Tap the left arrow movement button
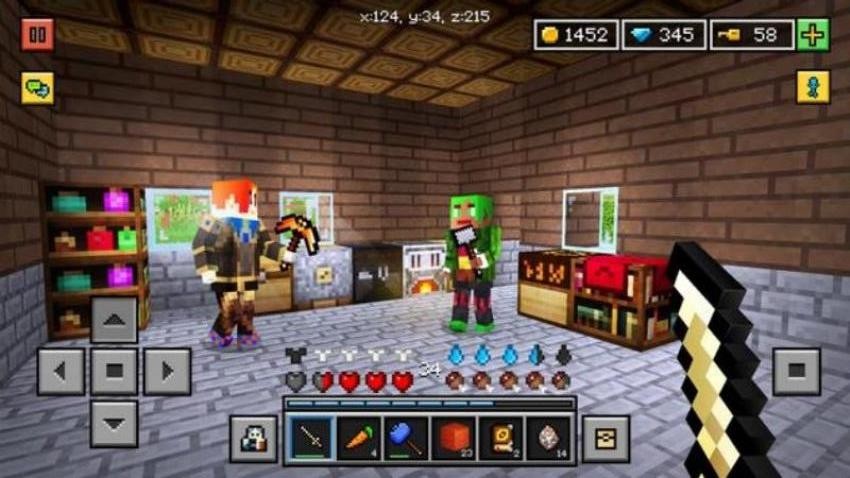850x478 pixels. pos(61,372)
